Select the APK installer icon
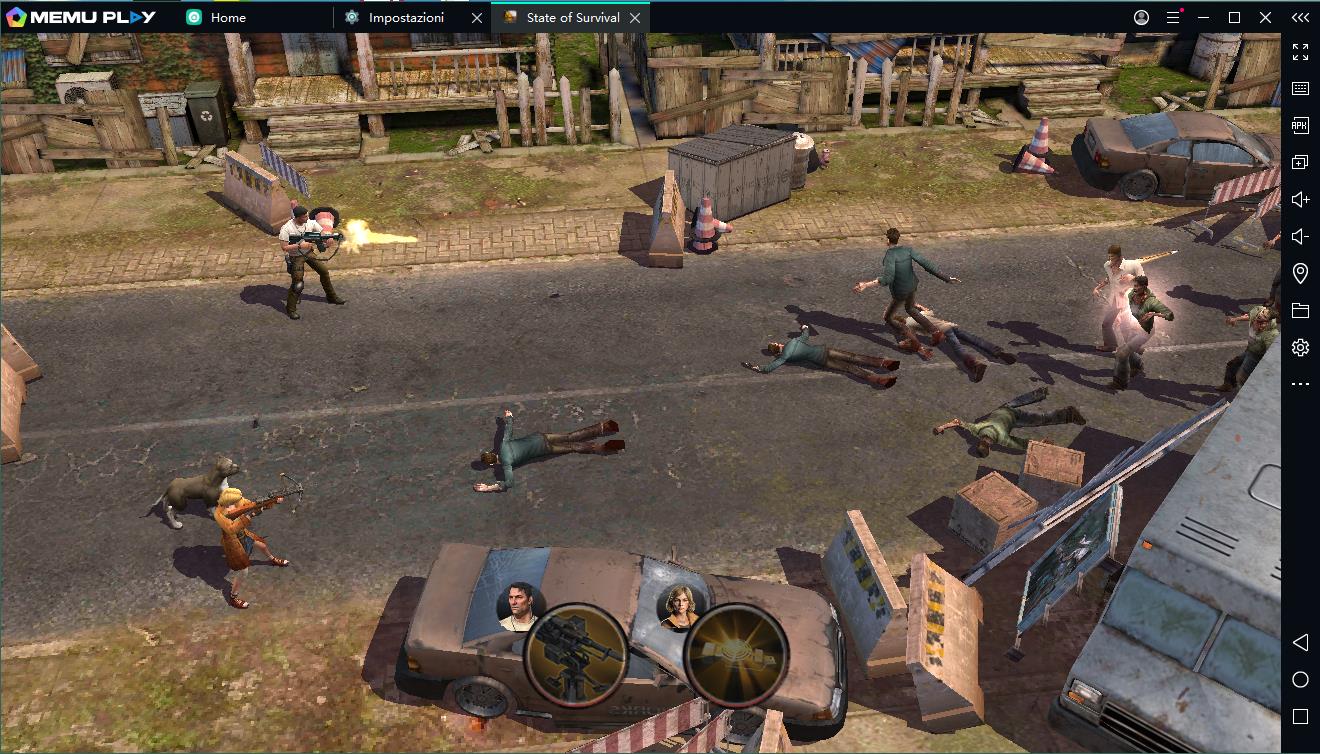Viewport: 1320px width, 754px height. coord(1300,126)
